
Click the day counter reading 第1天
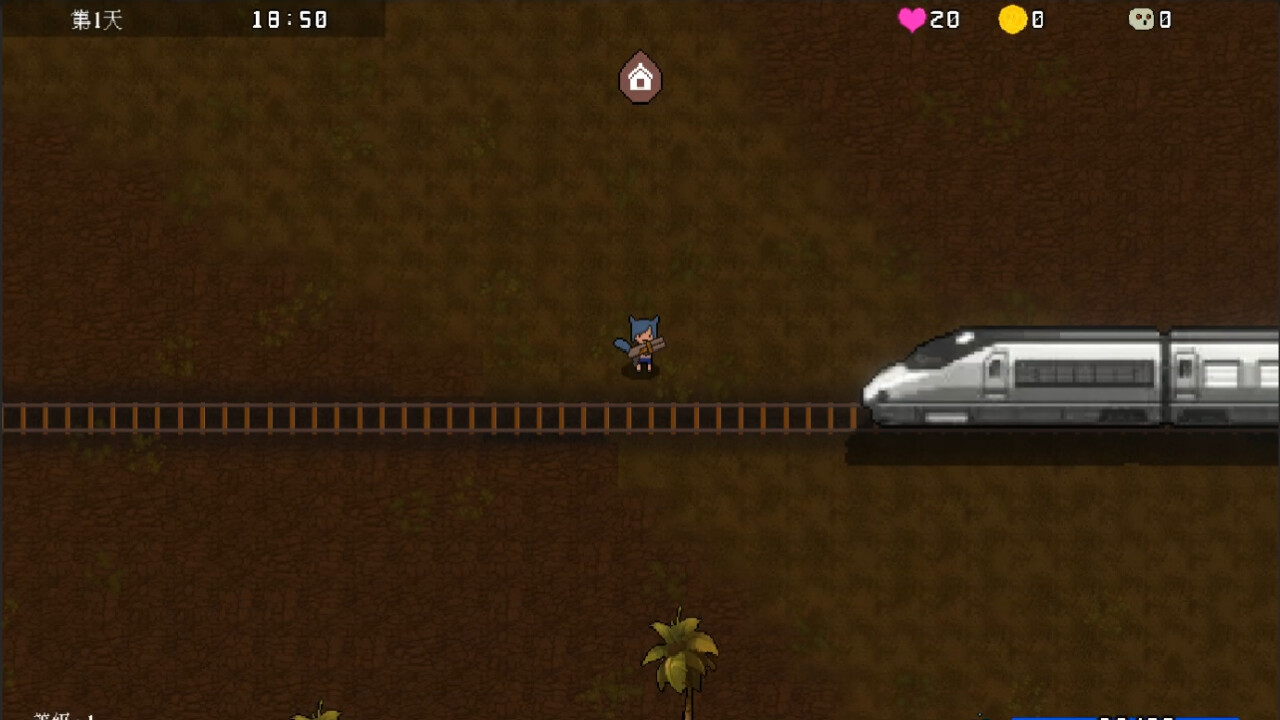tap(93, 18)
